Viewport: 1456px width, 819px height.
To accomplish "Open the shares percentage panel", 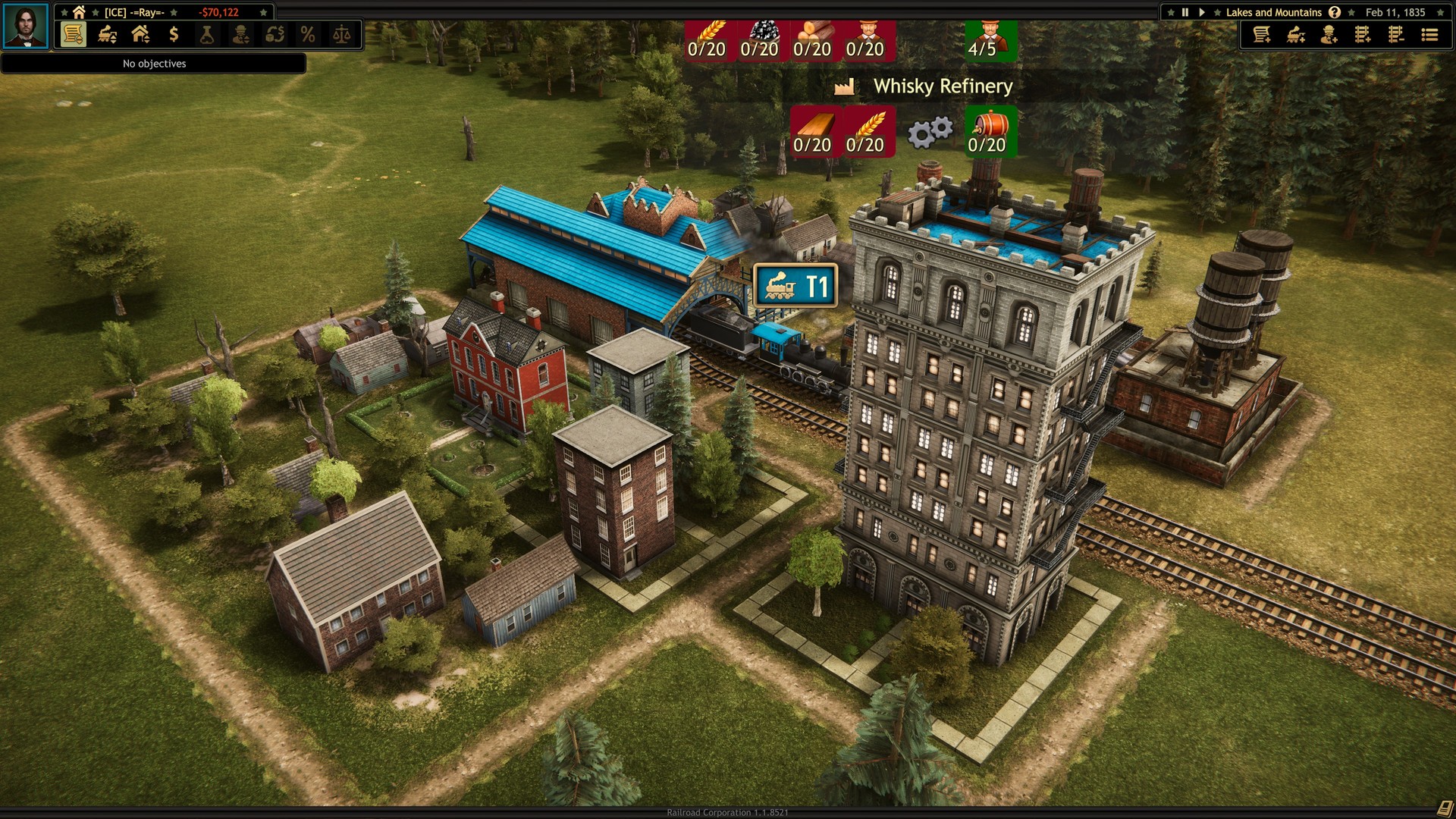I will pyautogui.click(x=307, y=34).
